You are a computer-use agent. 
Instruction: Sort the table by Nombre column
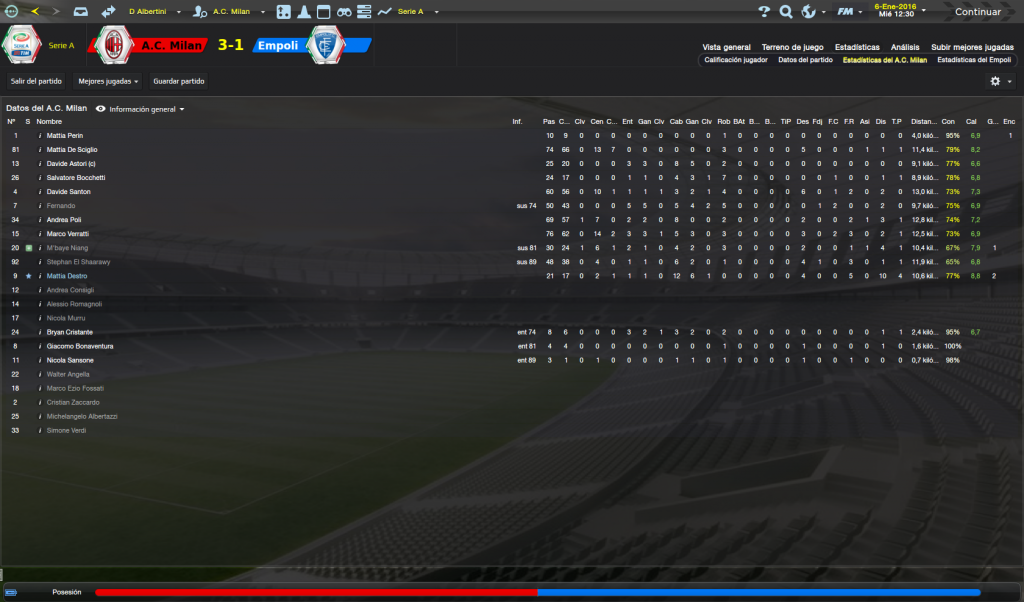click(49, 121)
